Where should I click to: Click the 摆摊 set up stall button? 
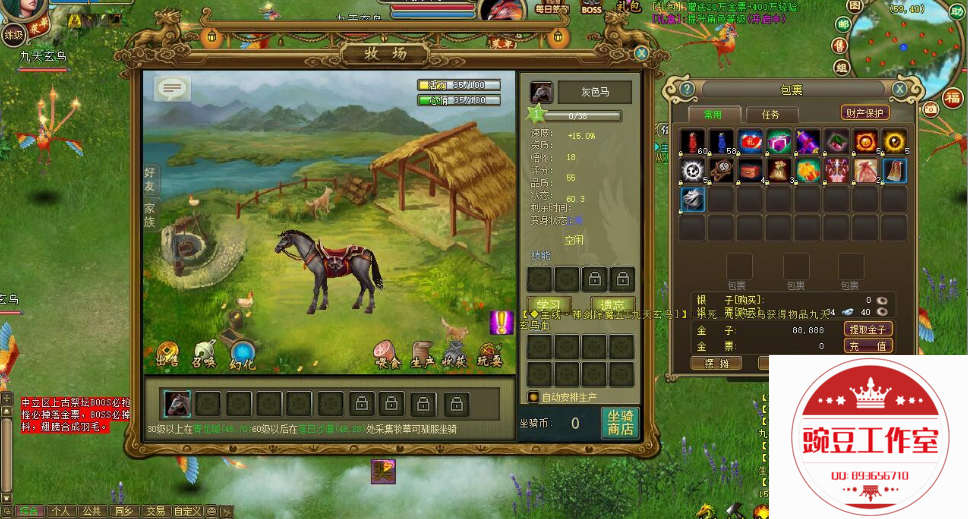coord(716,363)
